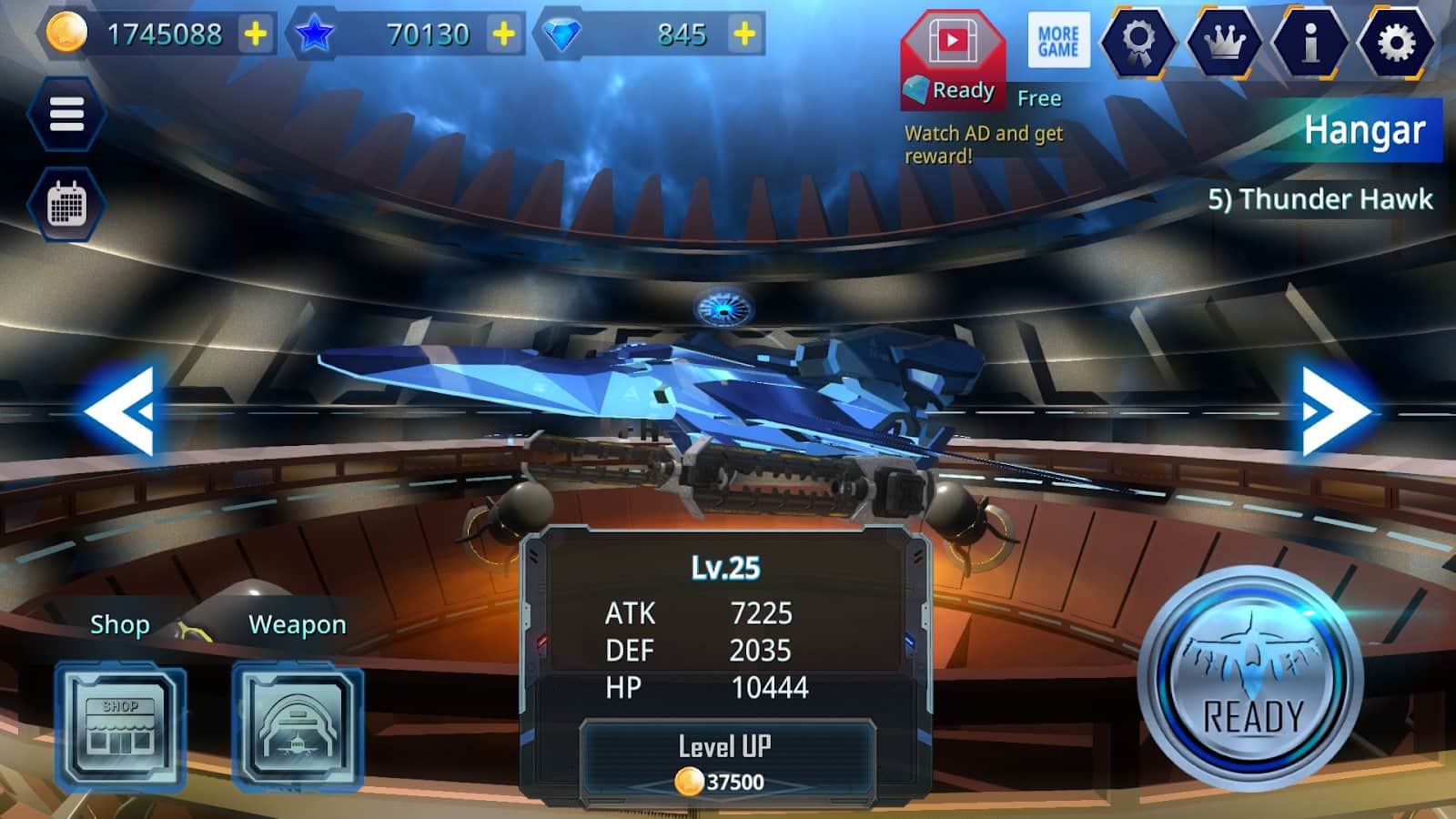Select the Hangar tab
This screenshot has width=1456, height=819.
(x=1366, y=130)
